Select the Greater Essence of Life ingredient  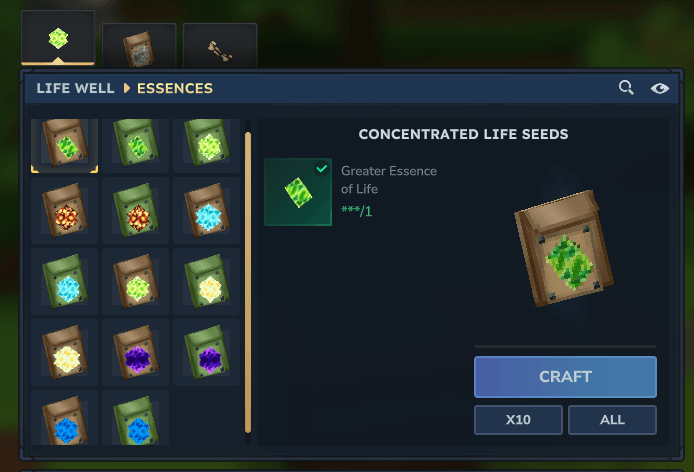pyautogui.click(x=298, y=191)
